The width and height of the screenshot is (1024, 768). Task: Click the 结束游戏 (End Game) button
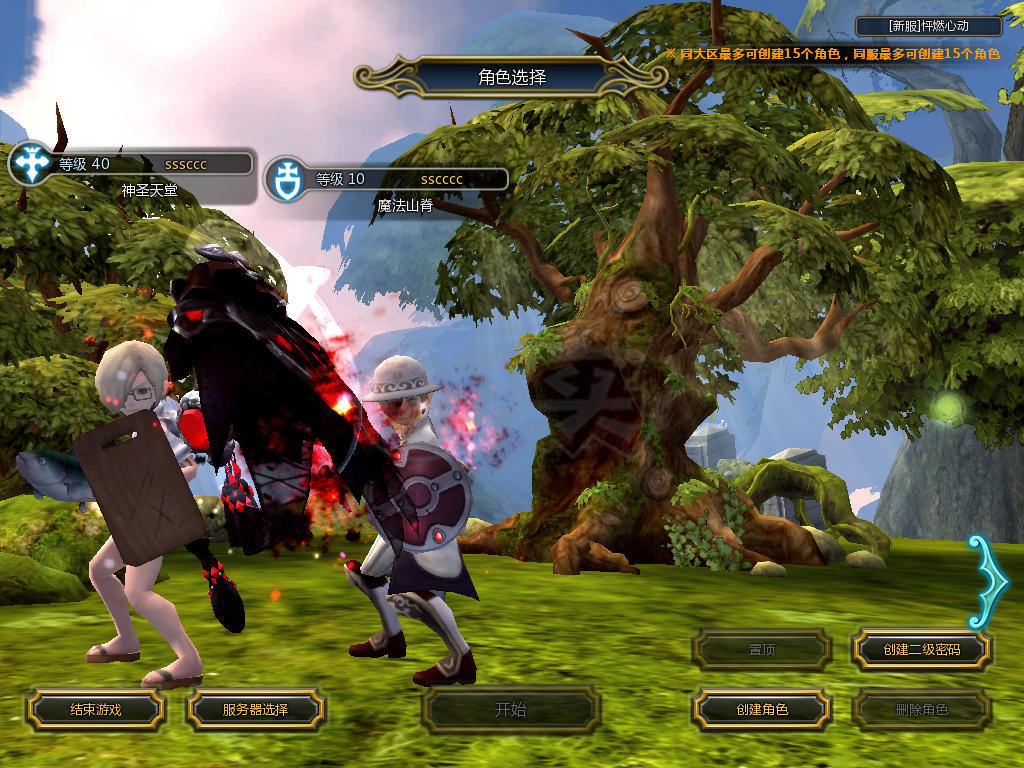(x=95, y=709)
